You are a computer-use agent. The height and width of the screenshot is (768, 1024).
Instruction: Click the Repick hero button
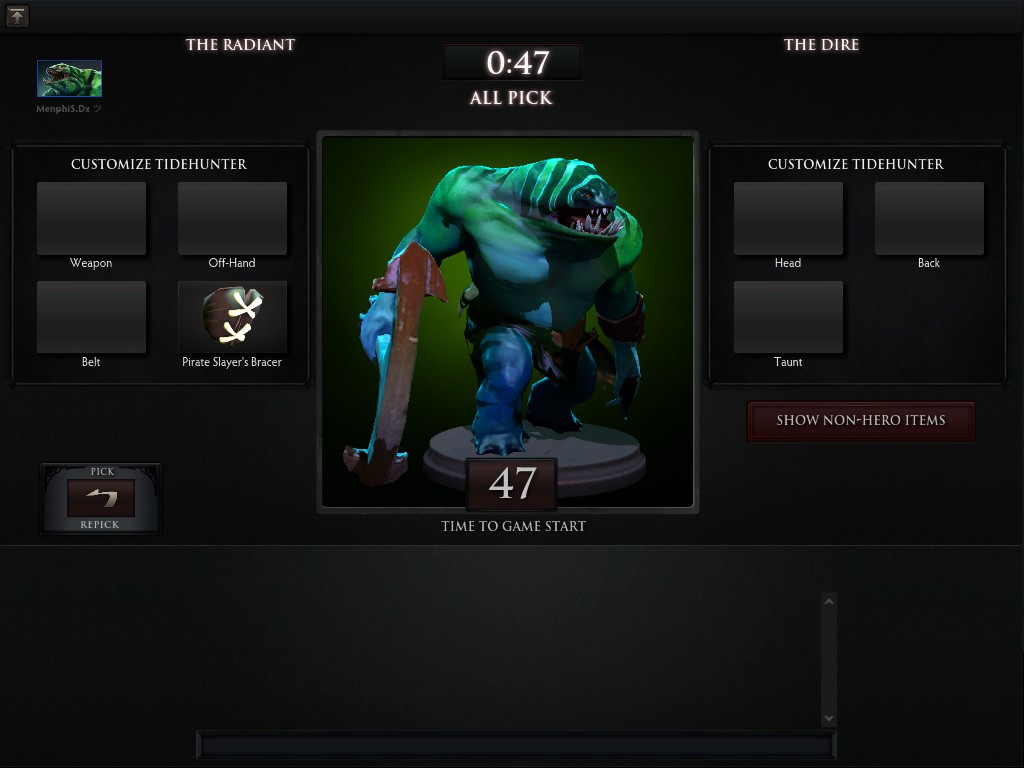click(100, 498)
